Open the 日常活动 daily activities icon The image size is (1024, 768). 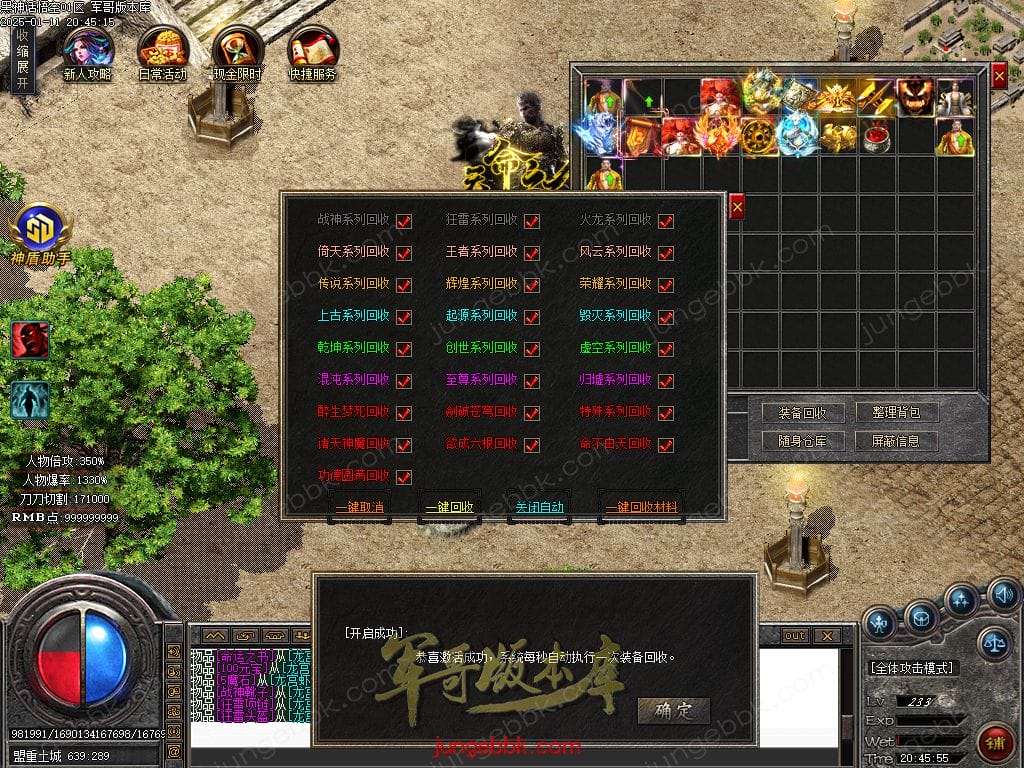tap(162, 53)
